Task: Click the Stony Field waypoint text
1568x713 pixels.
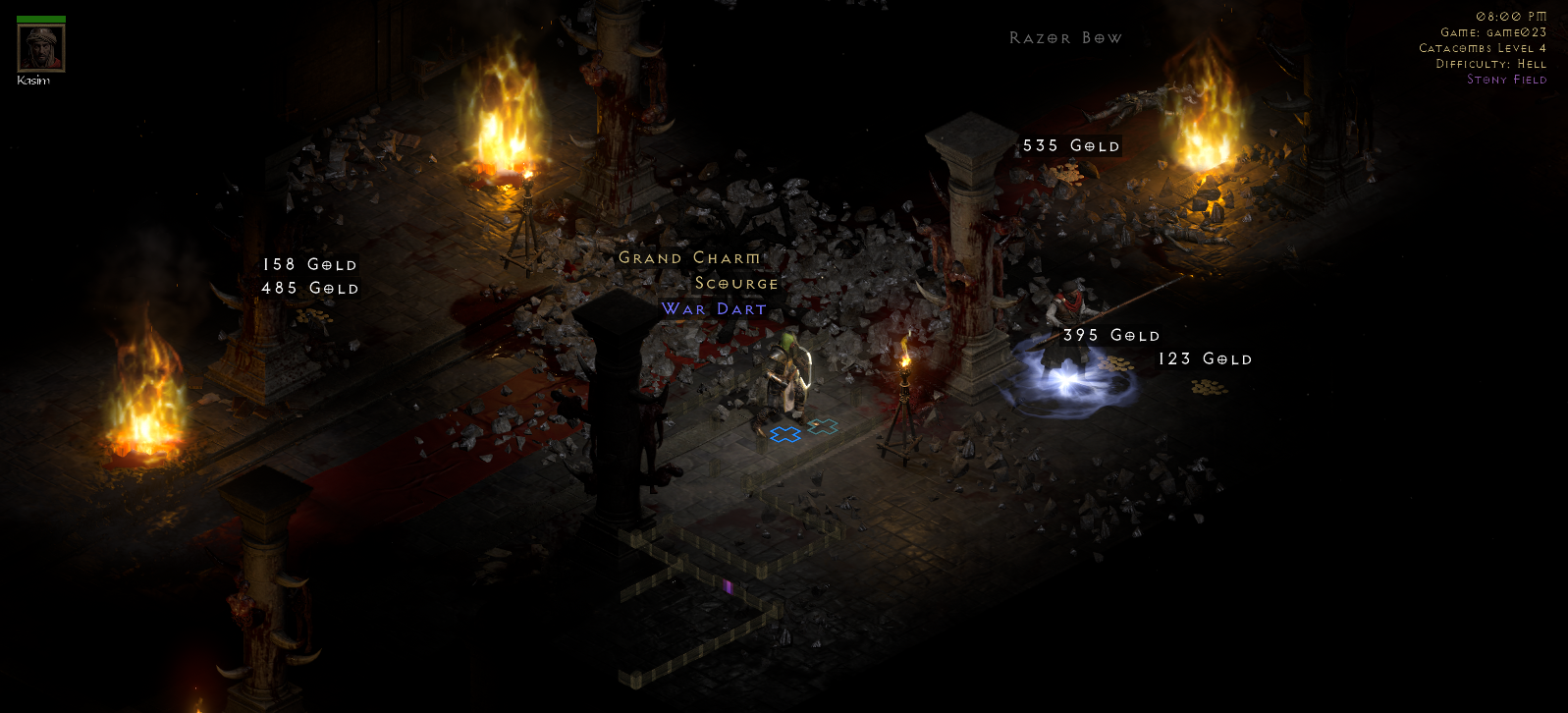Action: pyautogui.click(x=1507, y=80)
